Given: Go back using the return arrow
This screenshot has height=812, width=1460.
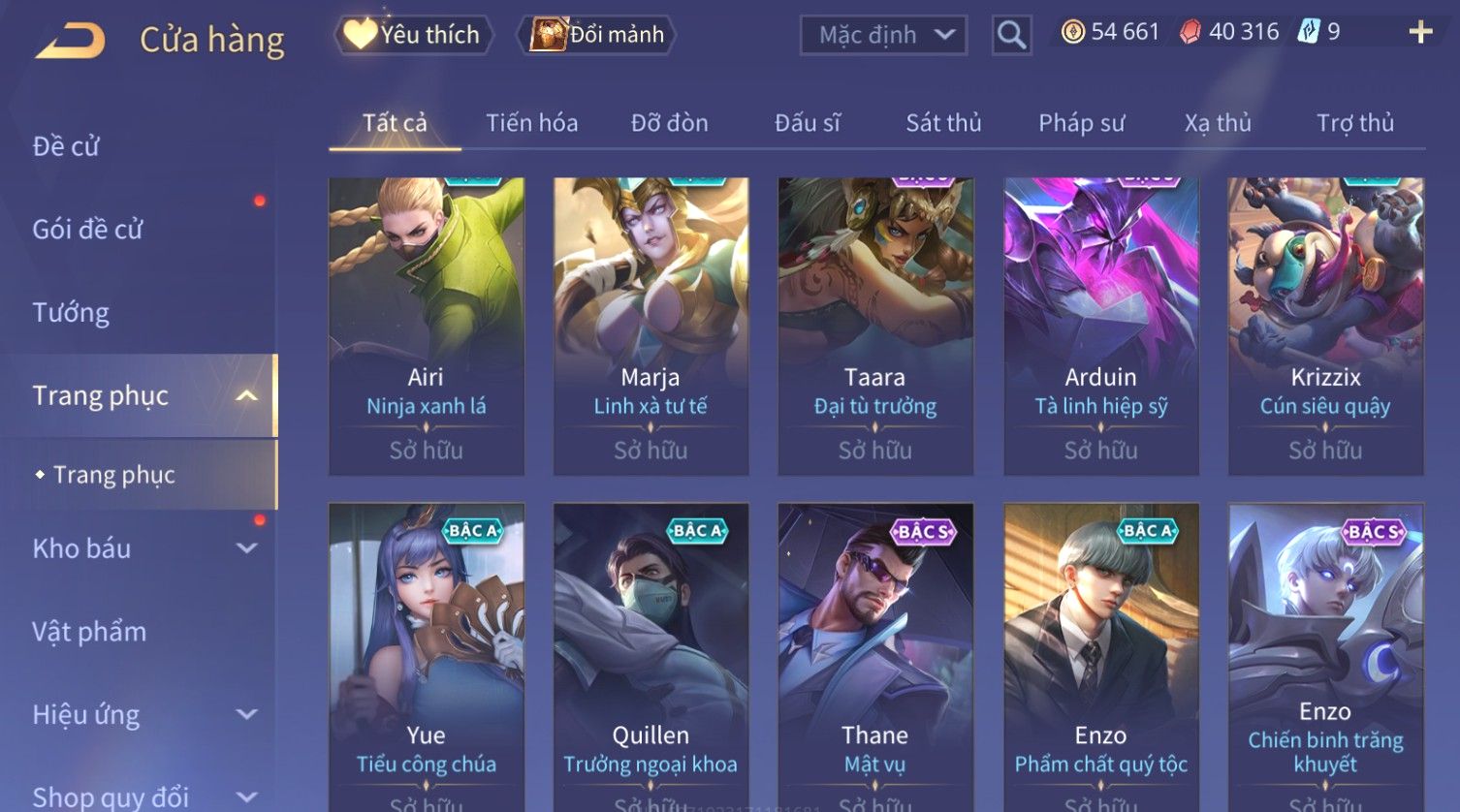Looking at the screenshot, I should [70, 41].
